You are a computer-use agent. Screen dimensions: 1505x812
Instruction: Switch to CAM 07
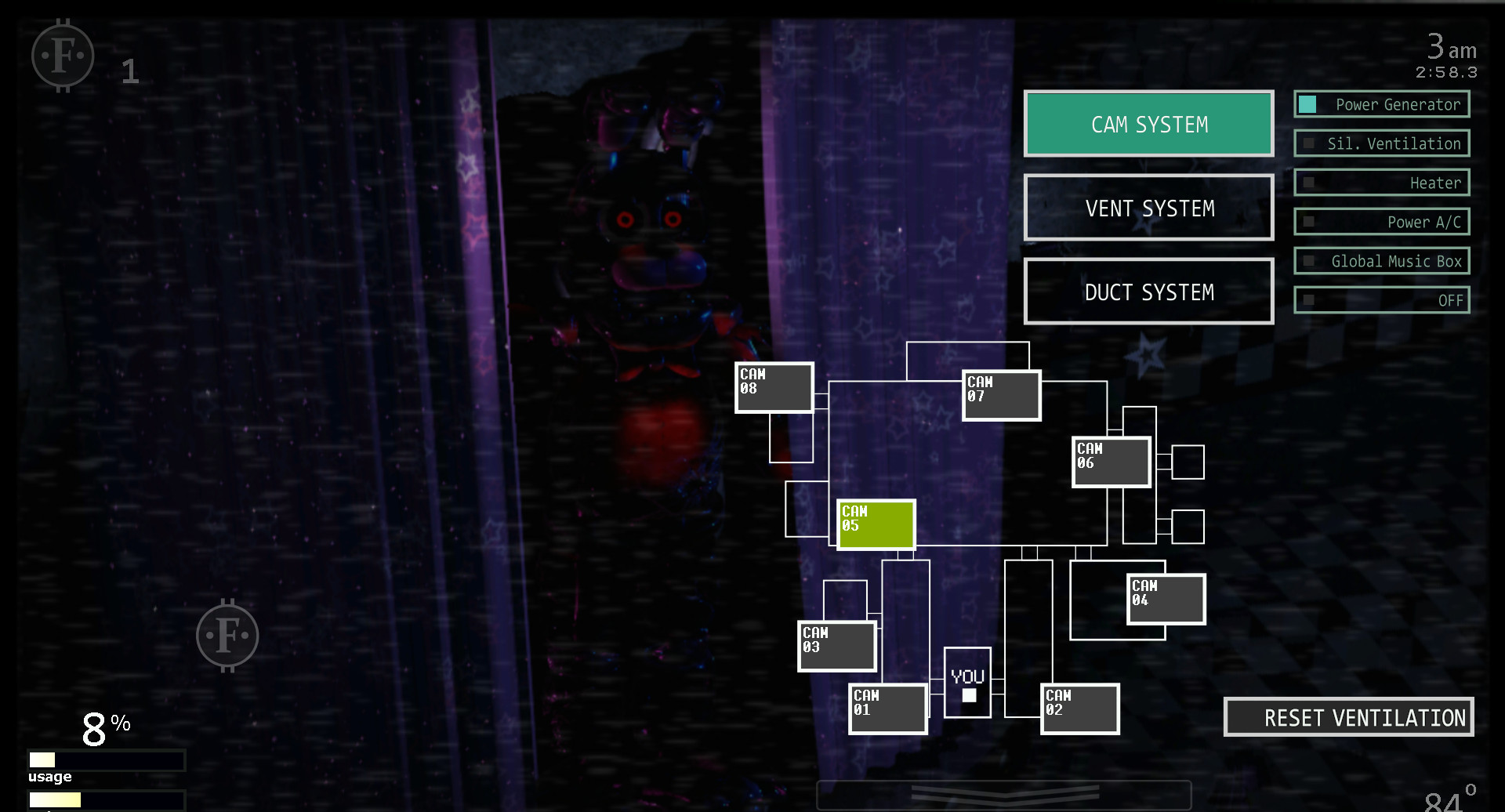(1000, 394)
